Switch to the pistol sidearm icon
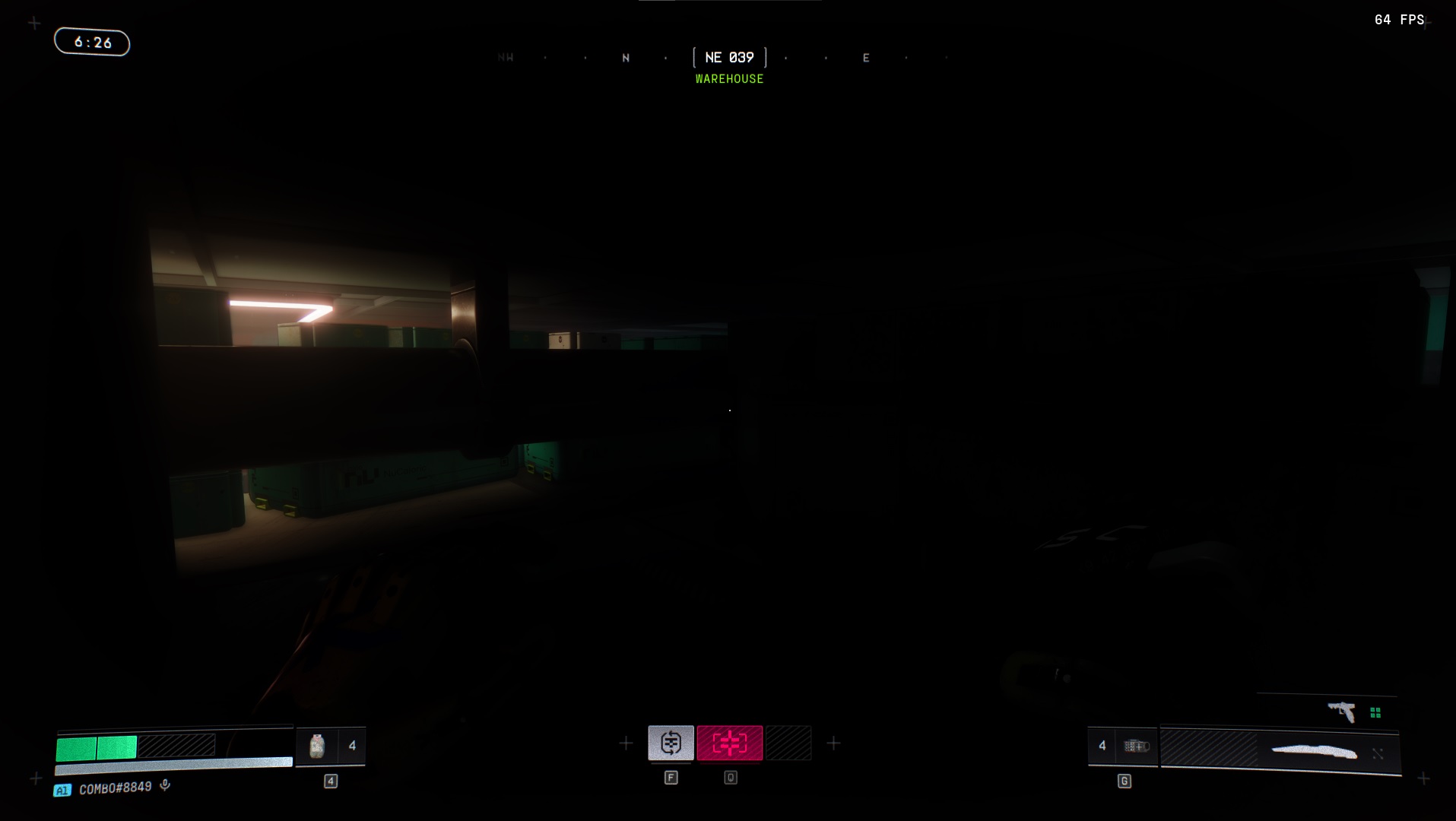Viewport: 1456px width, 821px height. coord(1343,712)
